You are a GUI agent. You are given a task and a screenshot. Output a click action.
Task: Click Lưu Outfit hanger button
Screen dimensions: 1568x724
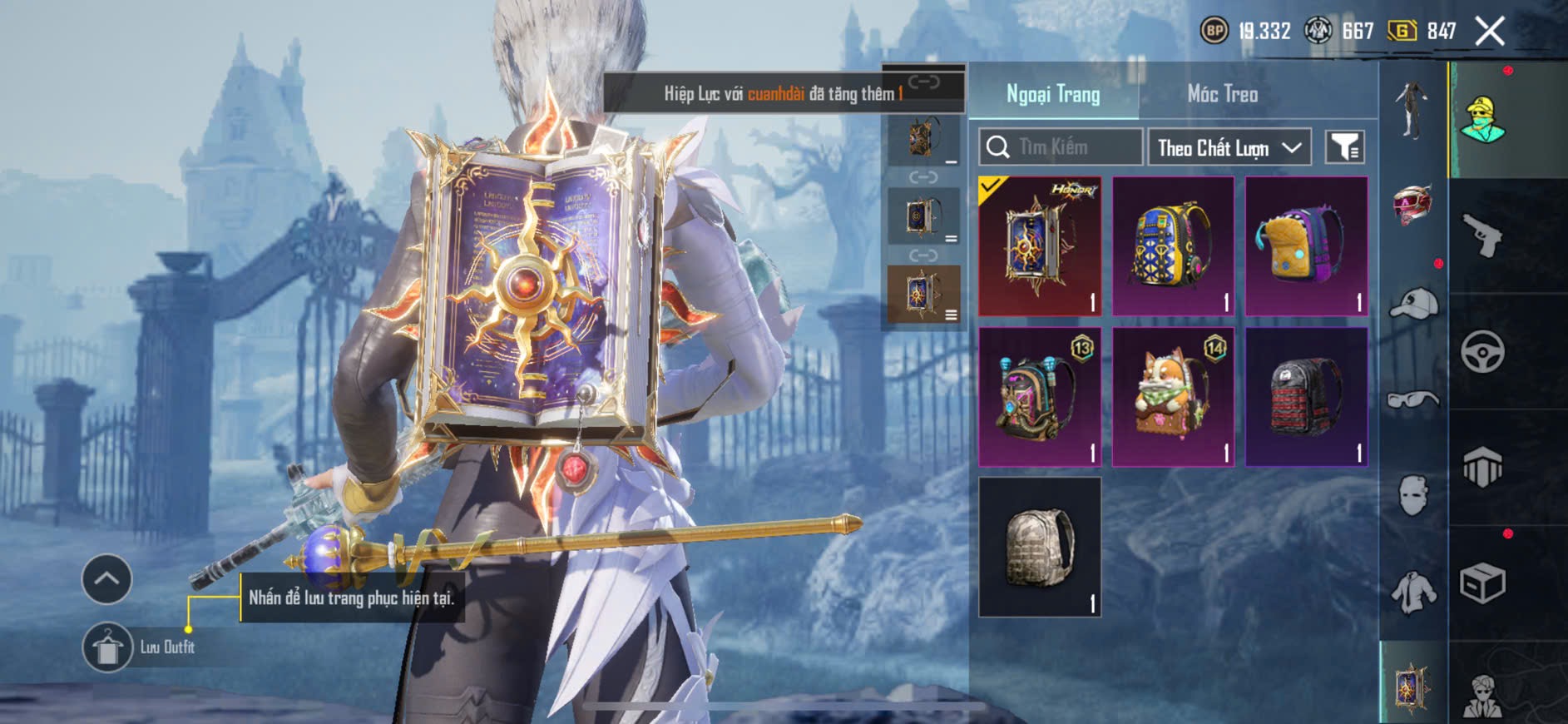(108, 647)
